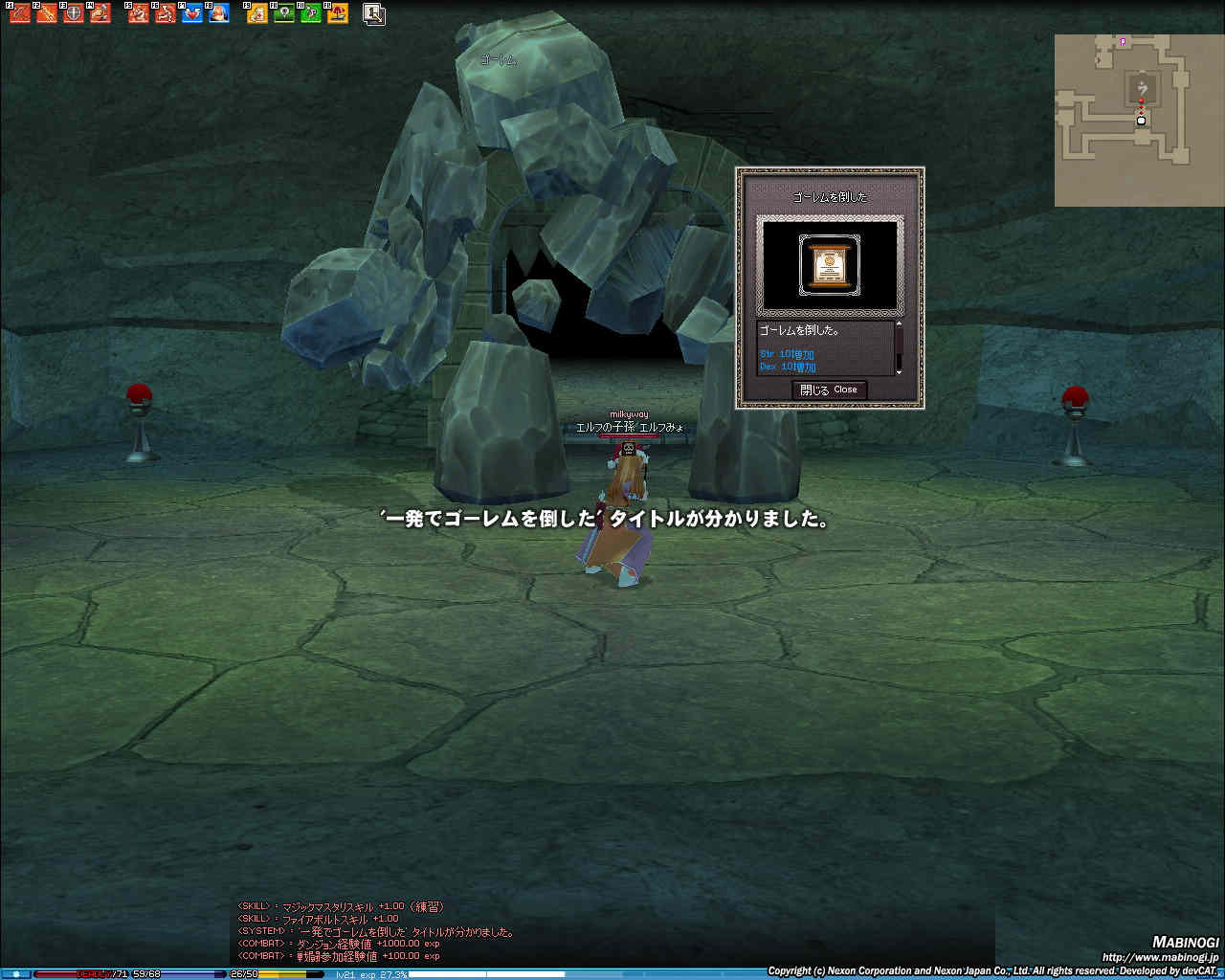The height and width of the screenshot is (980, 1225).
Task: Toggle the hotbar window icon beside skills
Action: (x=374, y=13)
